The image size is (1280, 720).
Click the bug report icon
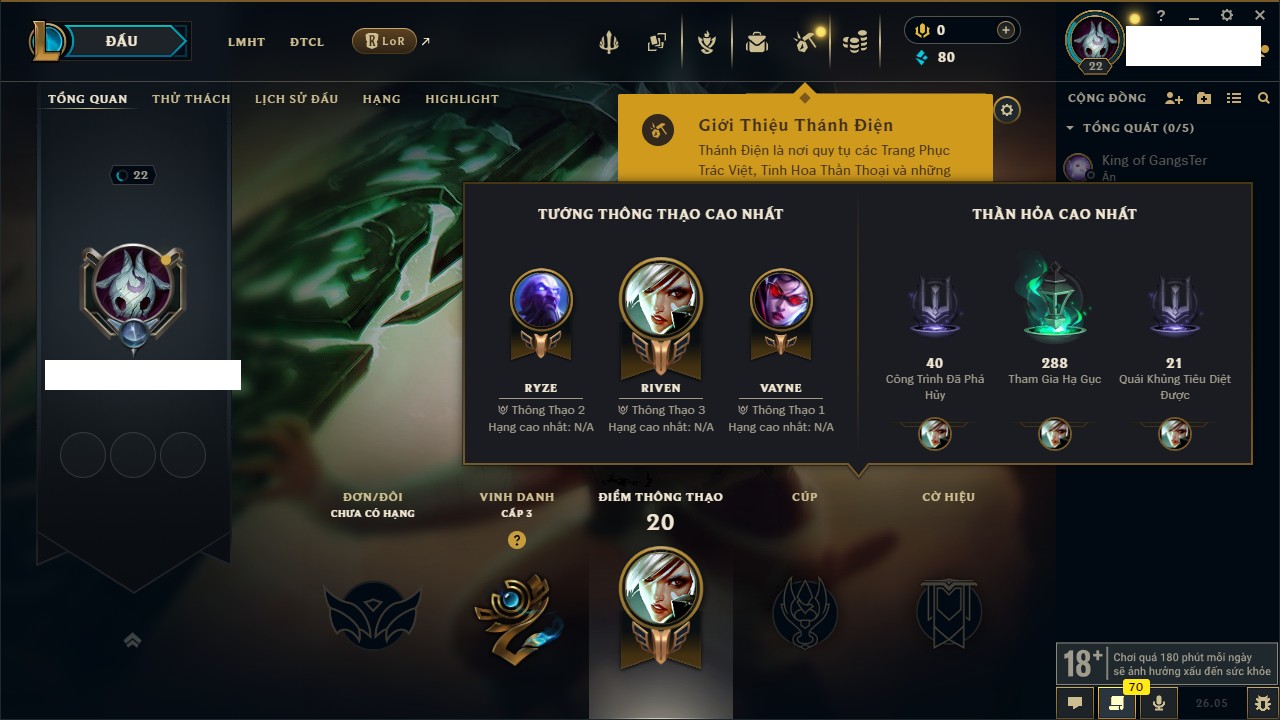pyautogui.click(x=1262, y=703)
